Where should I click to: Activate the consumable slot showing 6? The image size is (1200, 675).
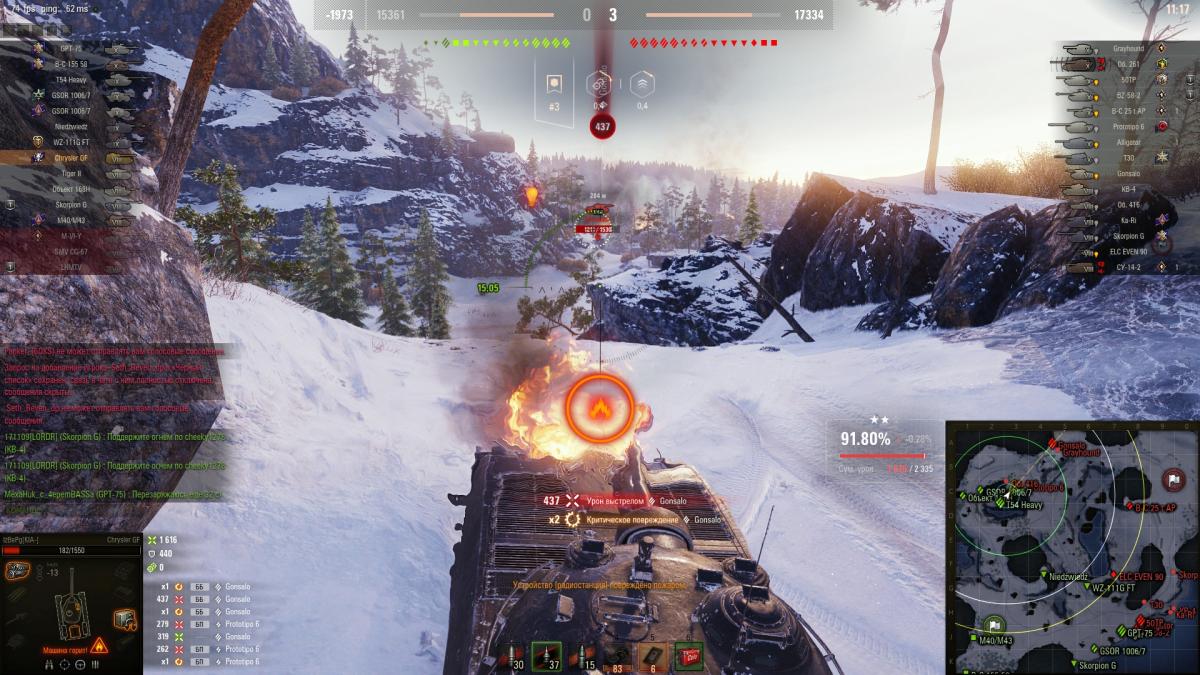point(654,655)
